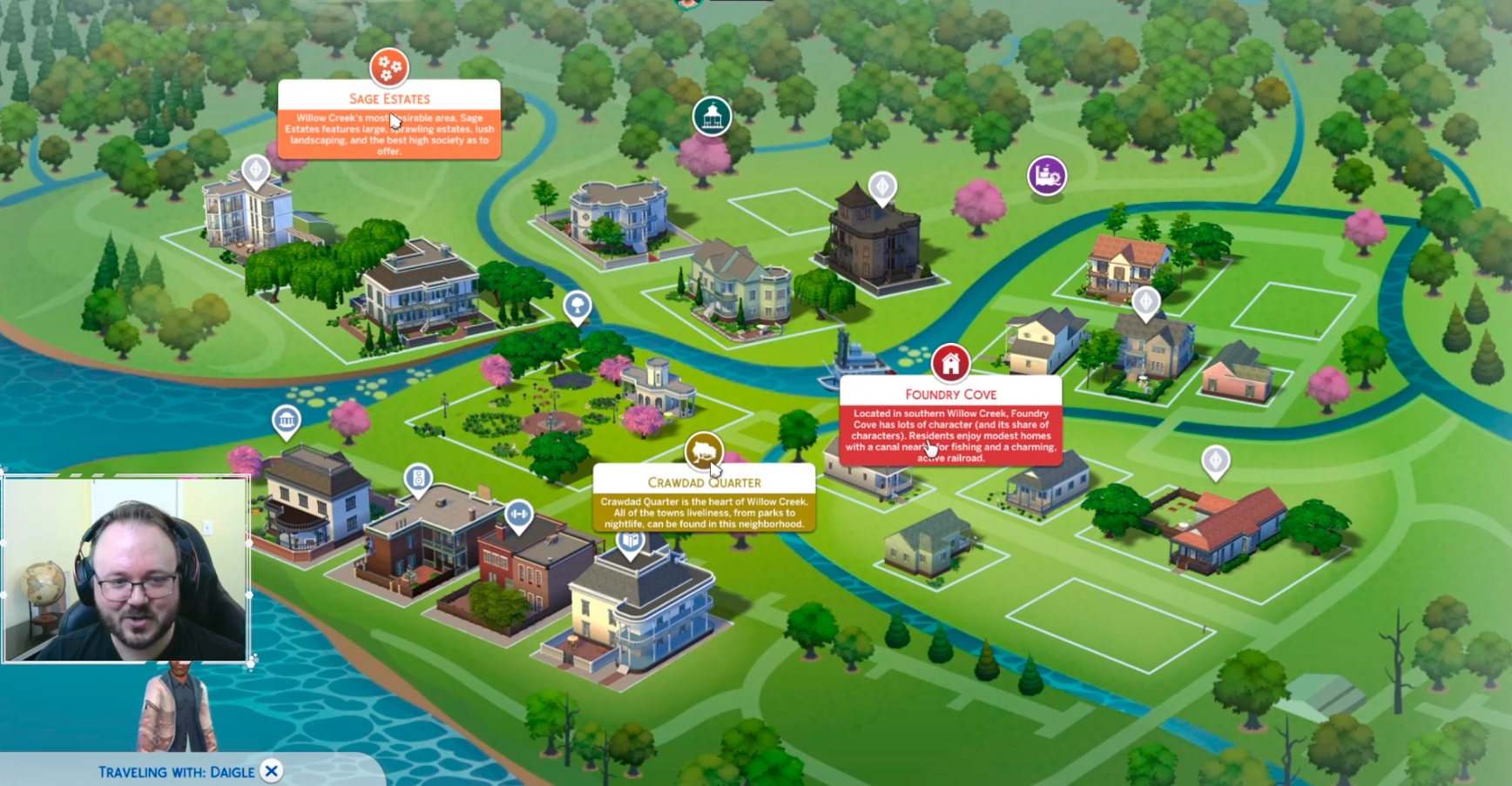Image resolution: width=1512 pixels, height=786 pixels.
Task: Click the teal gazebo neighborhood icon
Action: point(712,116)
